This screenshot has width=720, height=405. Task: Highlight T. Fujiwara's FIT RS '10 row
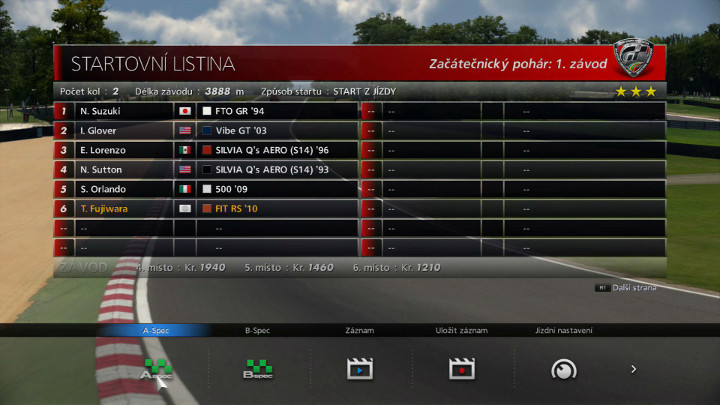206,208
